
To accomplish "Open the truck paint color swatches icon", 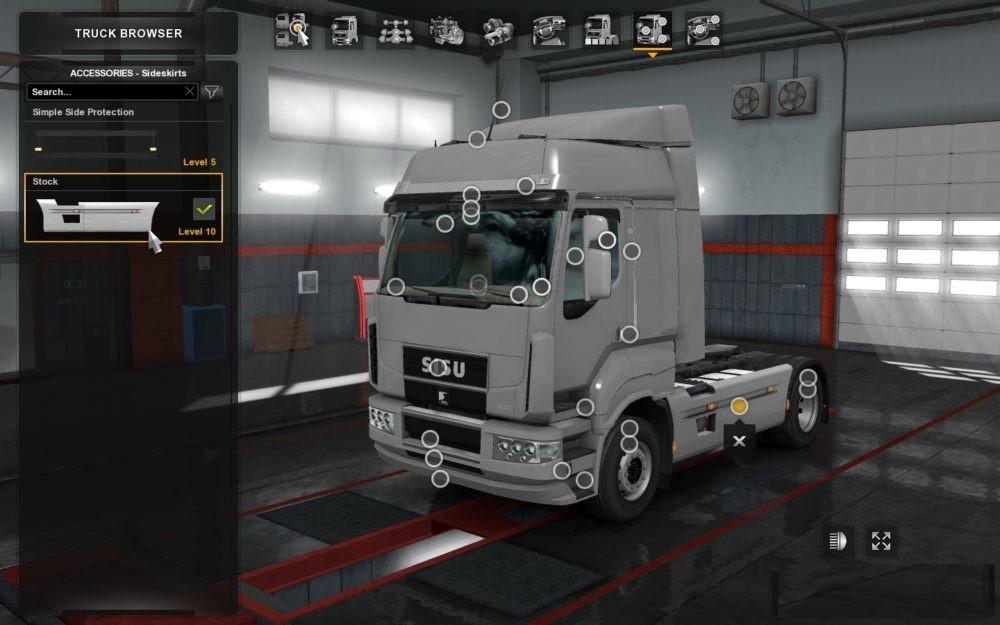I will [601, 30].
